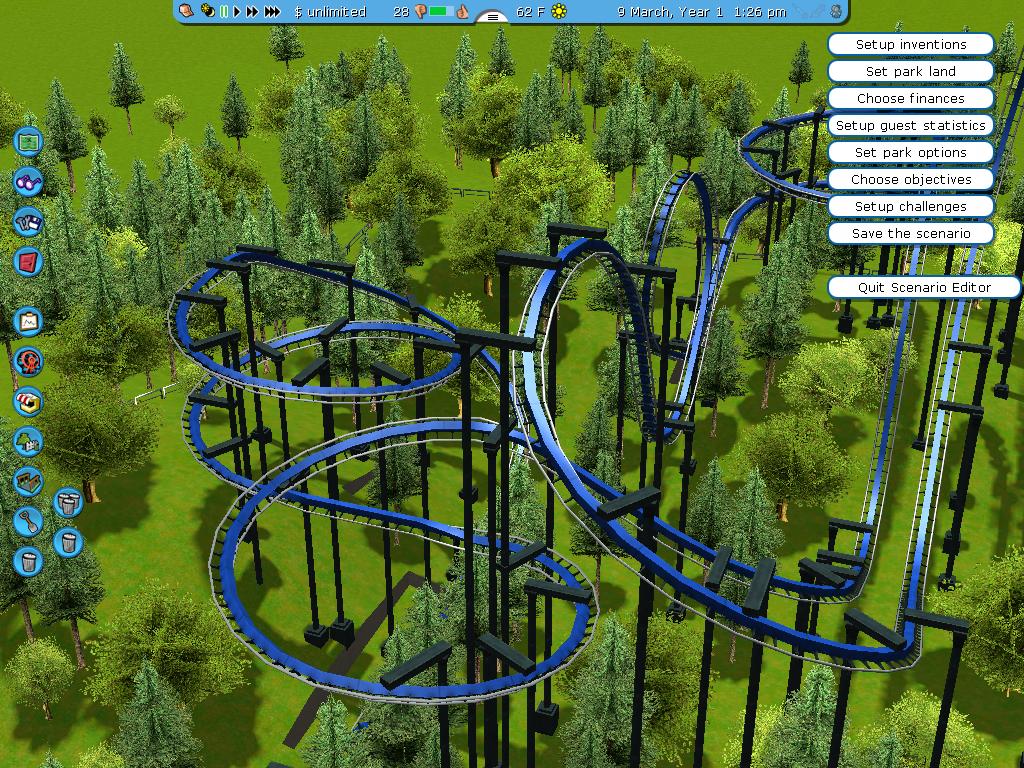Open the park map icon
1024x768 pixels.
(28, 141)
